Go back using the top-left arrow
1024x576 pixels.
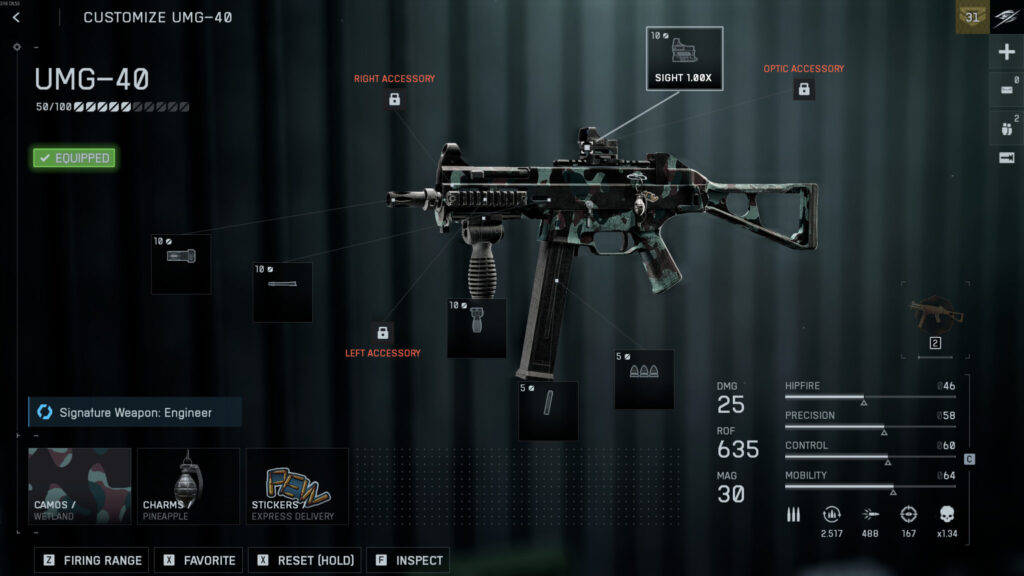coord(16,17)
